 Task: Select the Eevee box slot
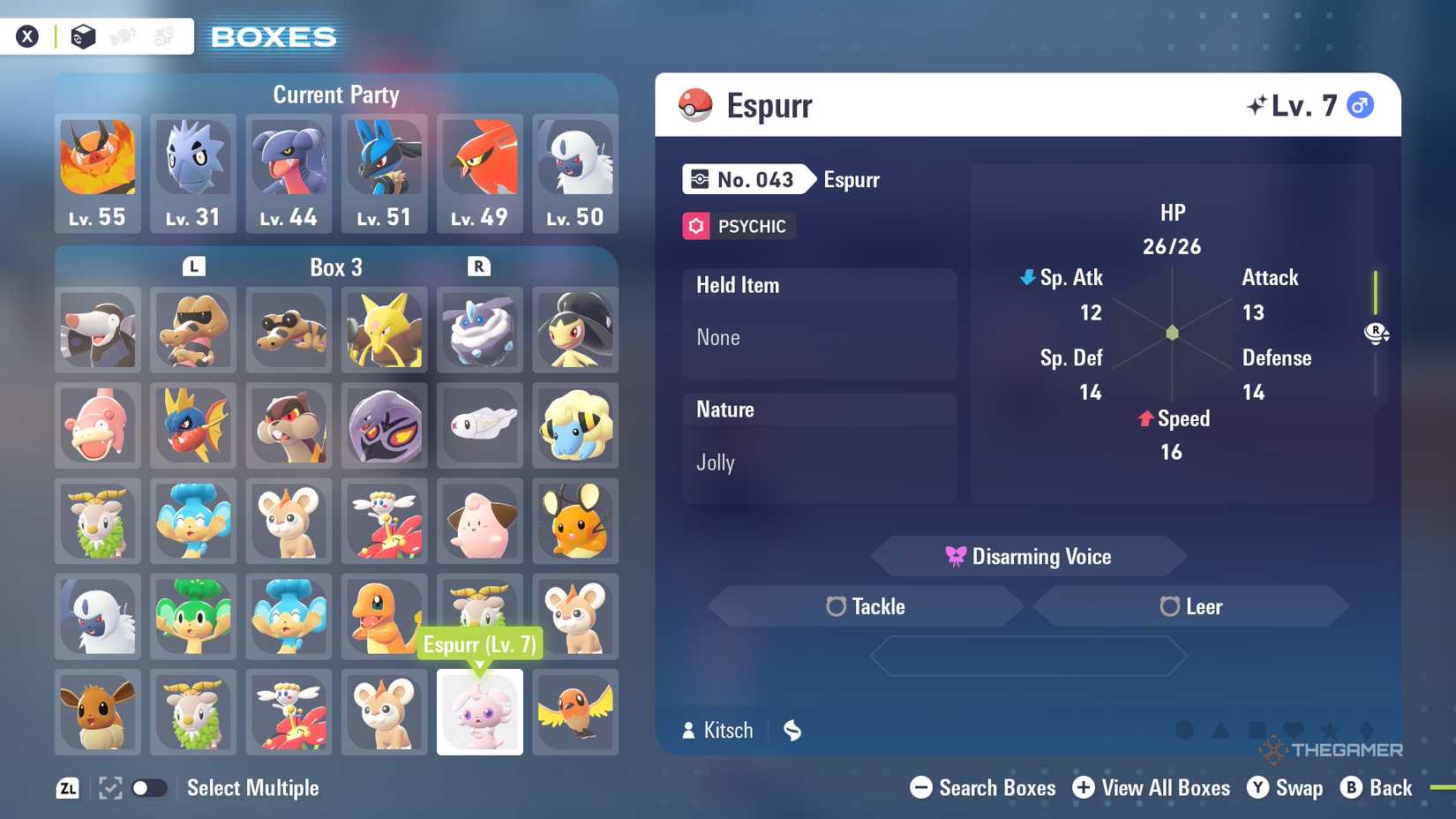click(x=98, y=712)
